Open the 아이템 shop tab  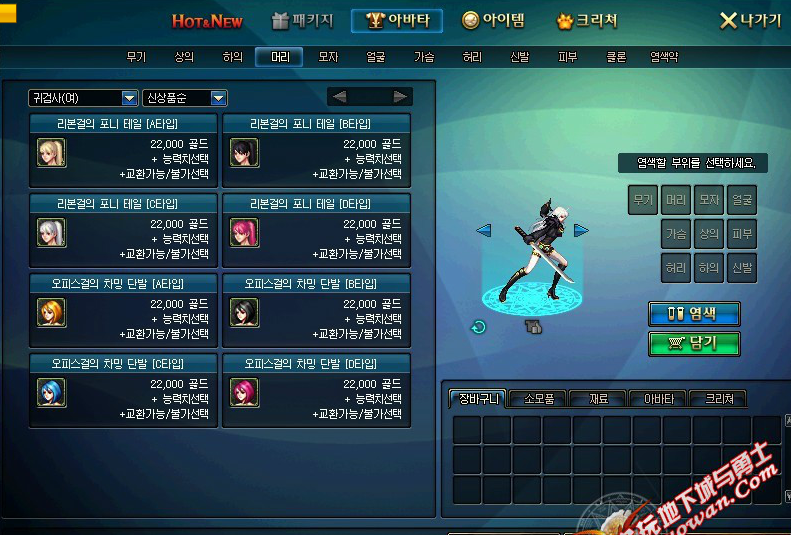[x=493, y=21]
